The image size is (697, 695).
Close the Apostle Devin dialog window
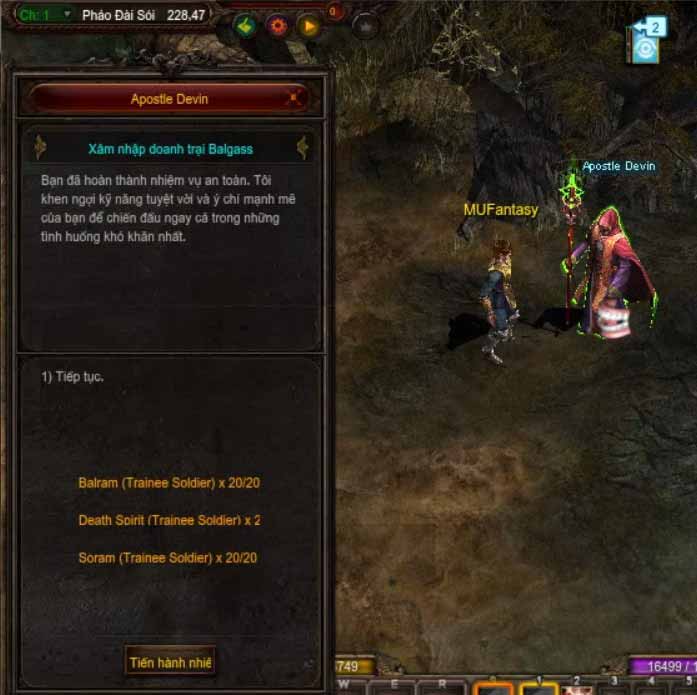[x=293, y=99]
